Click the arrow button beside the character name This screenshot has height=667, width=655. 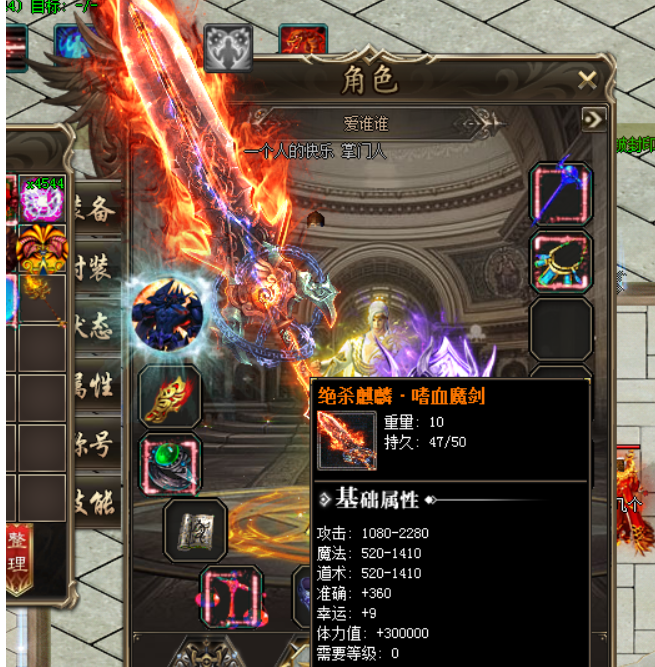click(594, 120)
